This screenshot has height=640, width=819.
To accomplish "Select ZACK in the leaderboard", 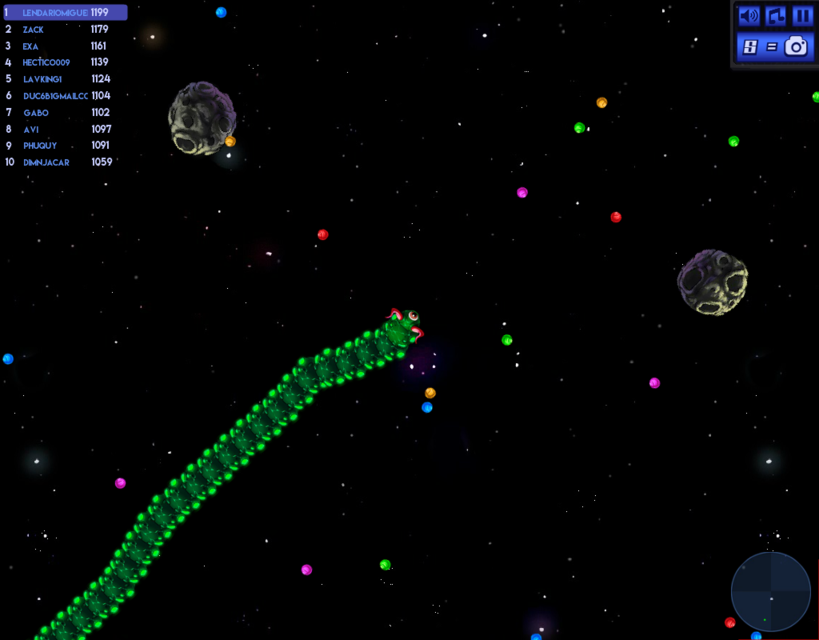I will tap(58, 30).
